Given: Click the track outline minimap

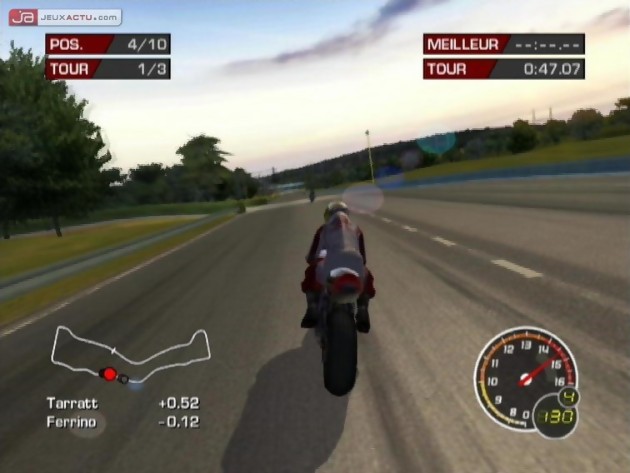Looking at the screenshot, I should [130, 354].
